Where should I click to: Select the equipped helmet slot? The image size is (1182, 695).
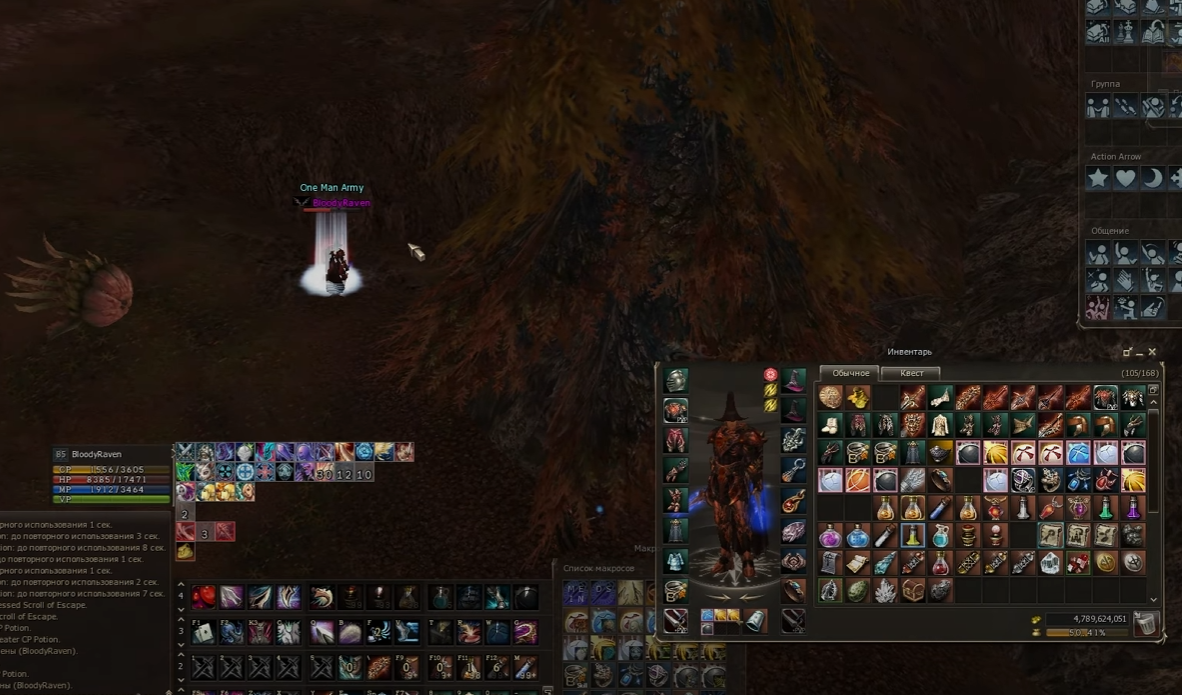(x=676, y=381)
